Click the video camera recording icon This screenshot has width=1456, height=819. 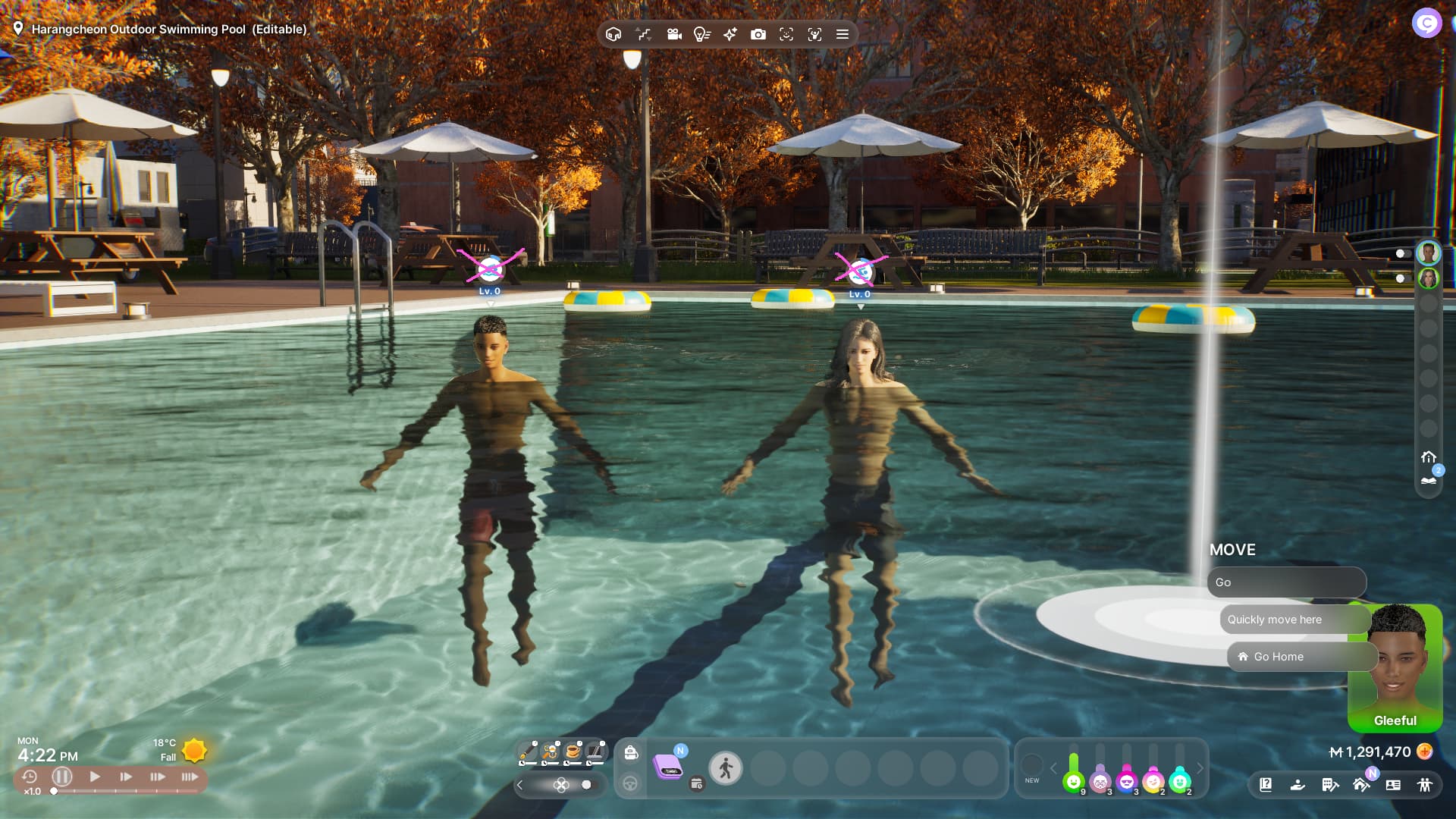coord(674,34)
